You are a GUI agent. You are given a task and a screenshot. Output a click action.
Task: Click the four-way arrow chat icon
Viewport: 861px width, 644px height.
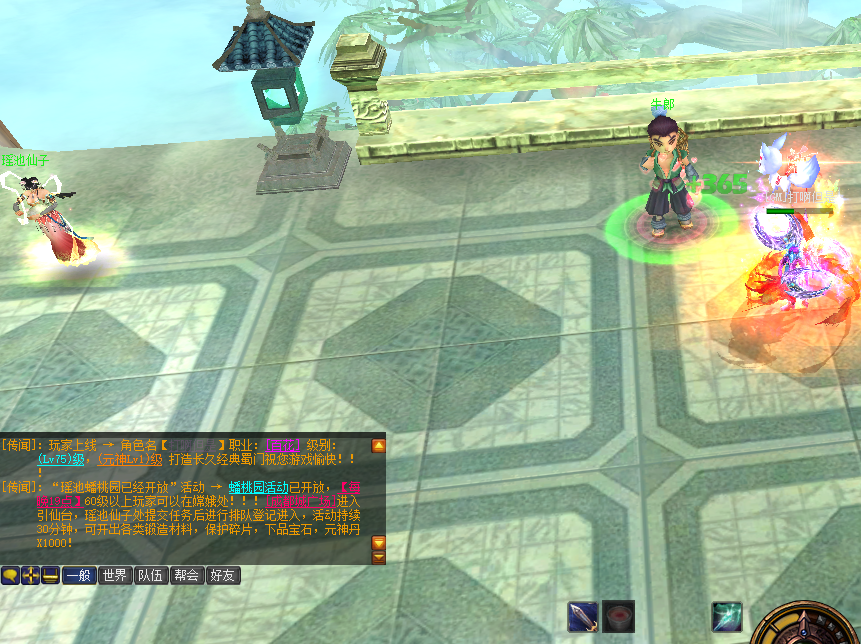tap(30, 575)
